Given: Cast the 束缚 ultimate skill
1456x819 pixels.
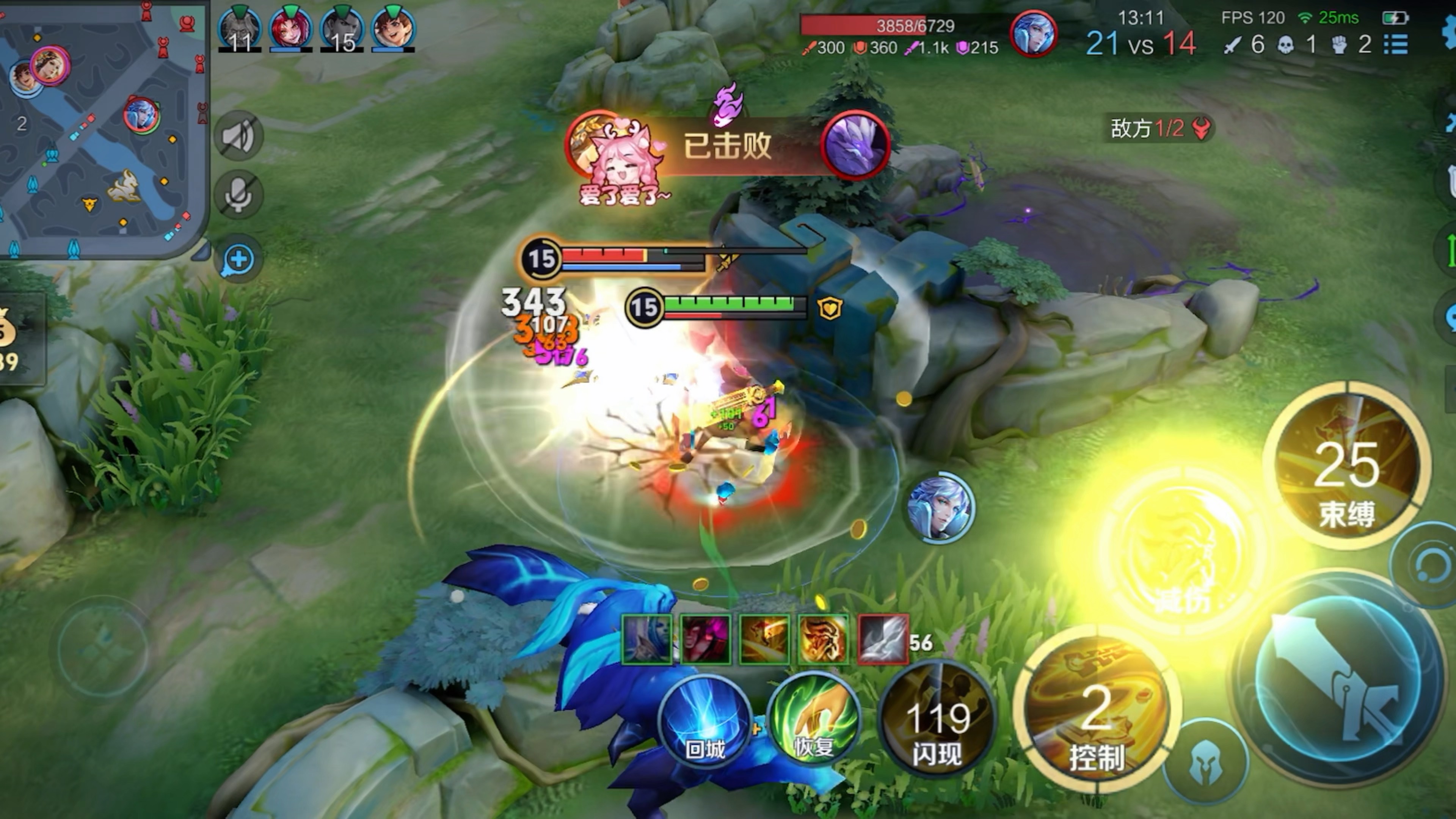Looking at the screenshot, I should coord(1346,466).
